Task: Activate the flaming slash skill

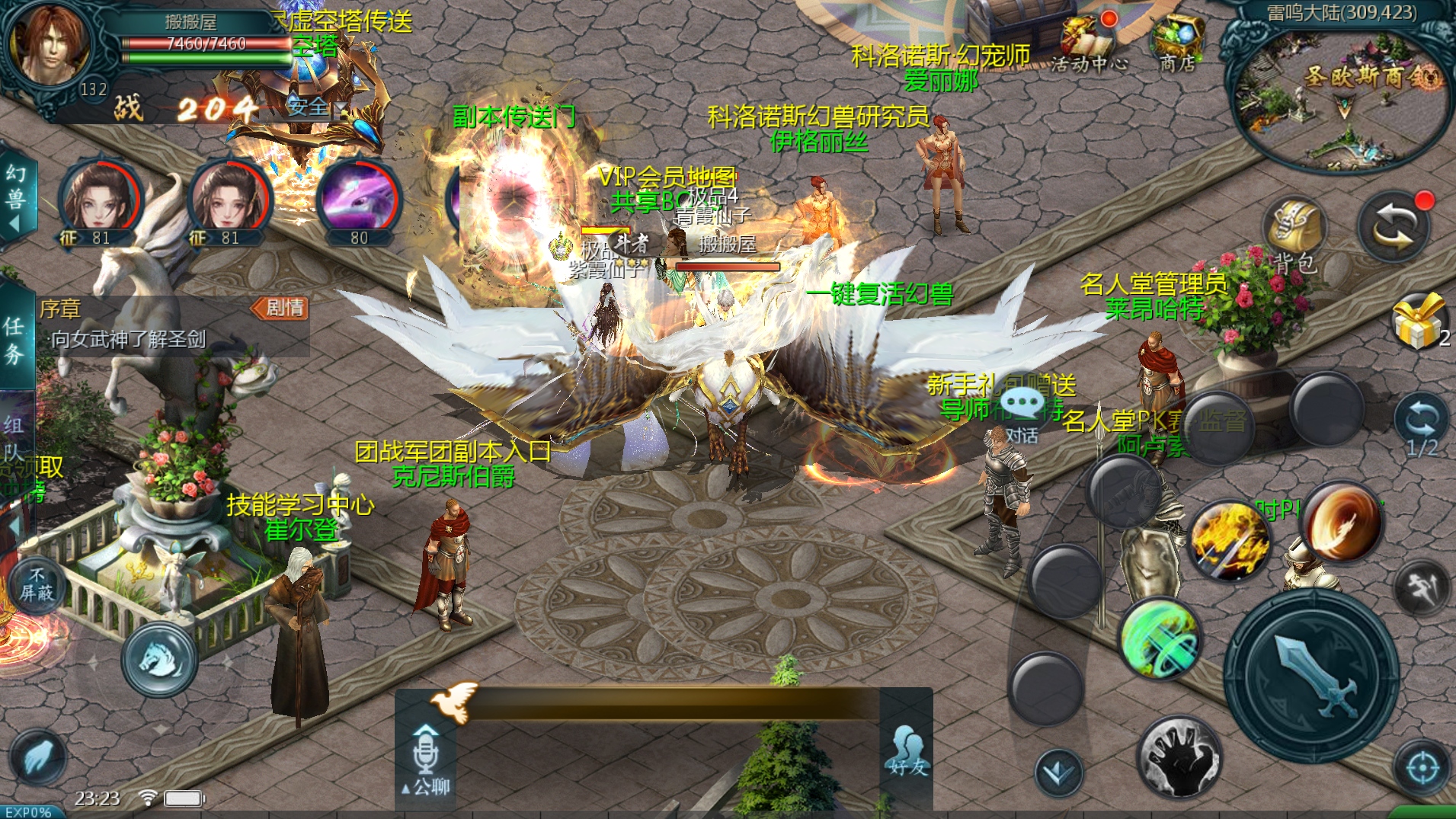Action: point(1229,539)
